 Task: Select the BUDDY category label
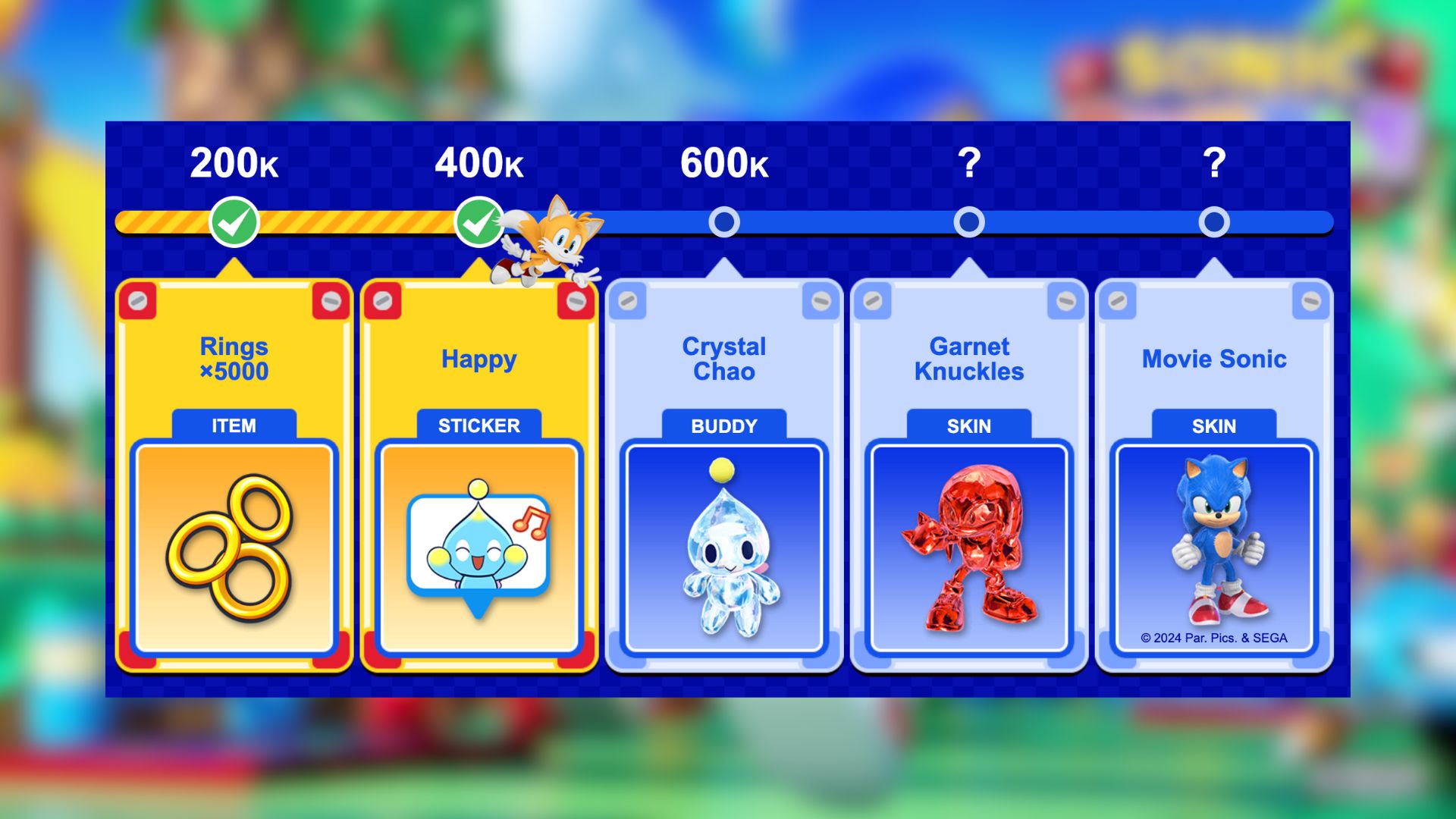[723, 425]
